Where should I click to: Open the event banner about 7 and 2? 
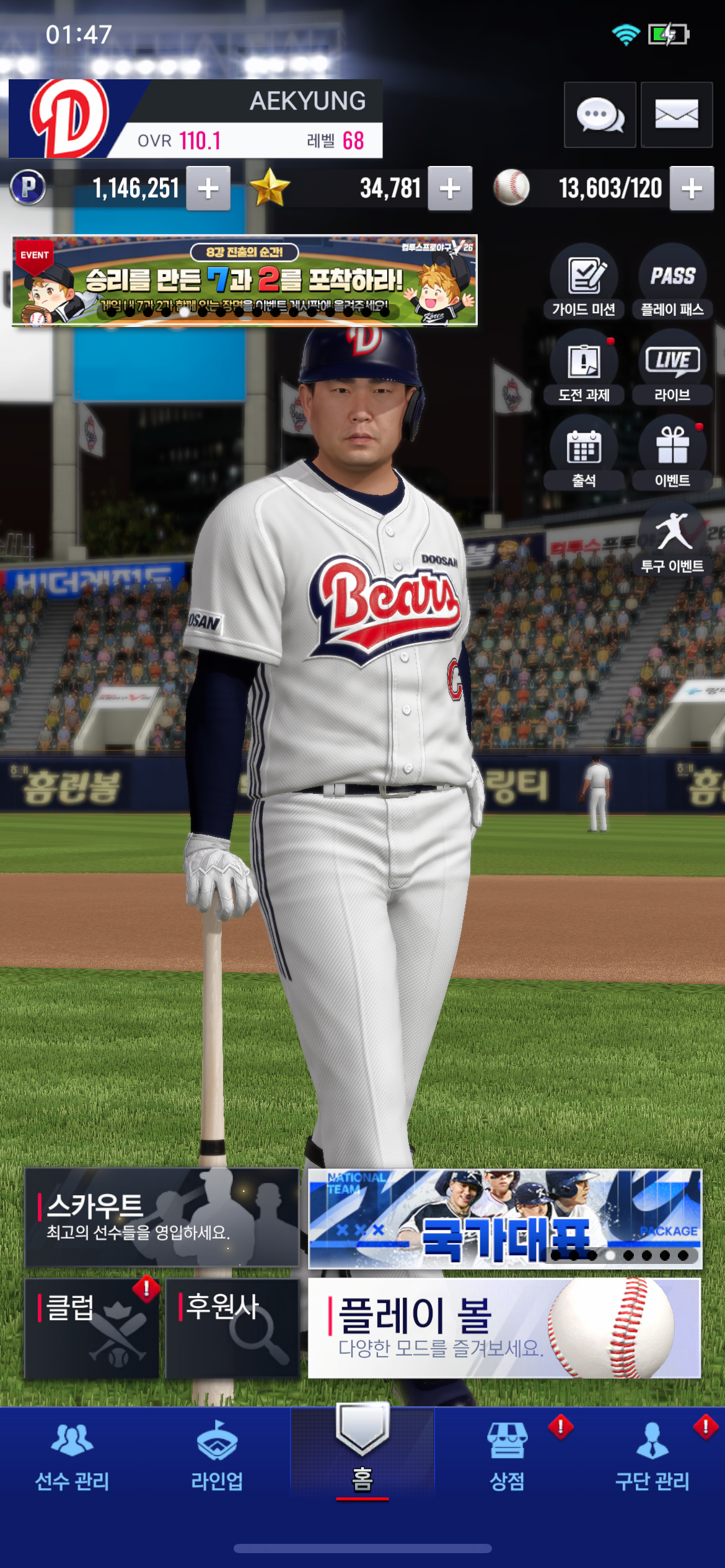[245, 280]
